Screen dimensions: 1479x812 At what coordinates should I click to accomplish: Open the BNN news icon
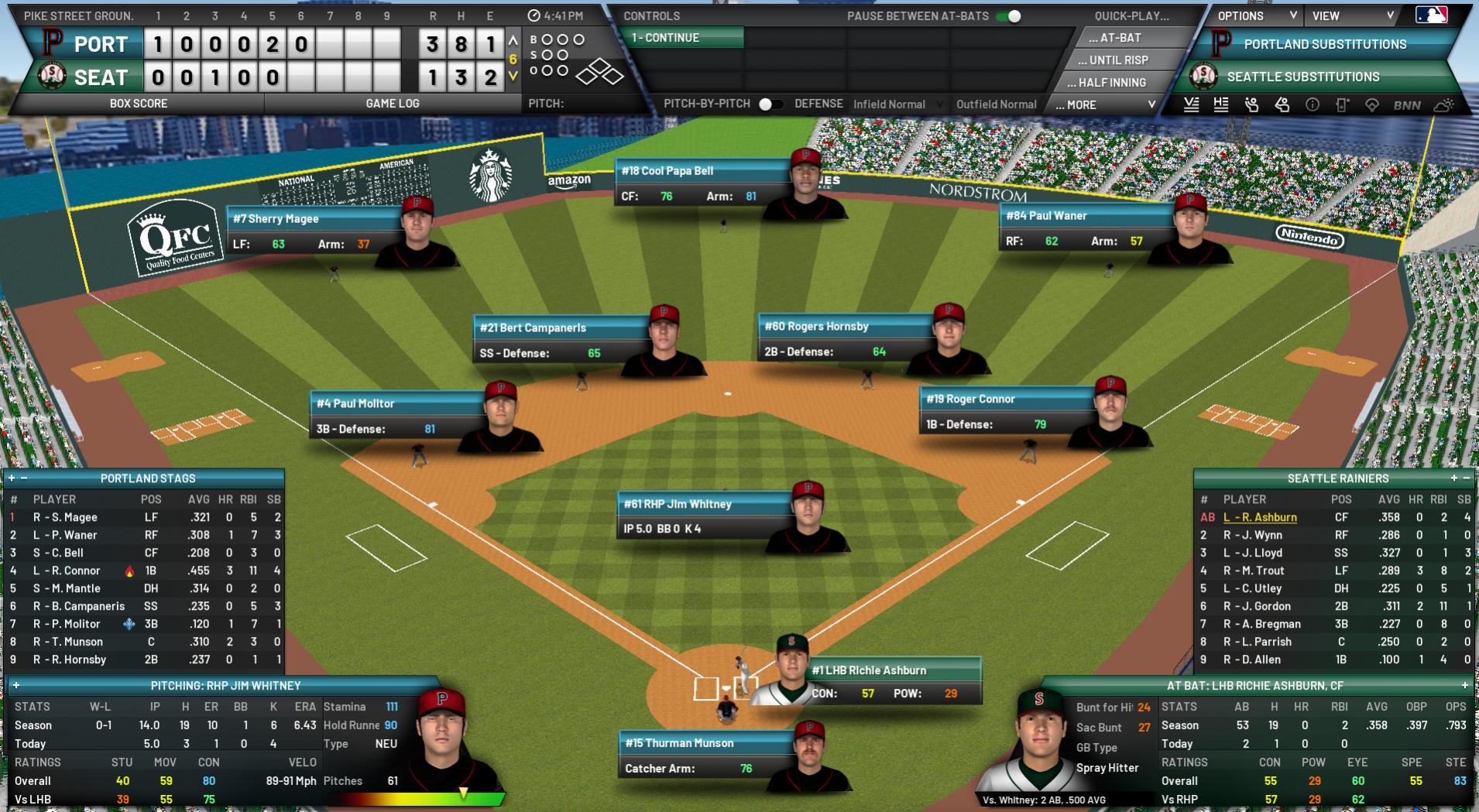pos(1407,105)
